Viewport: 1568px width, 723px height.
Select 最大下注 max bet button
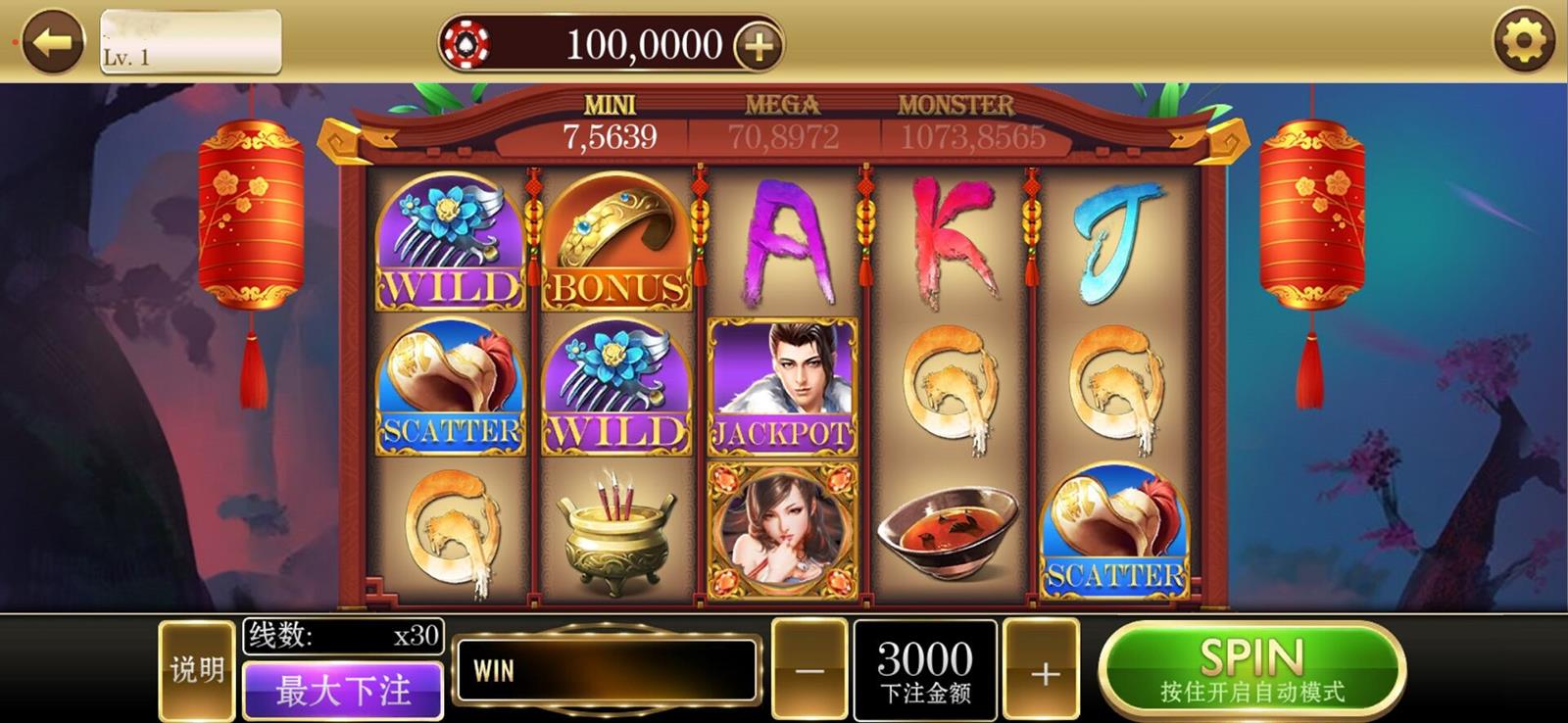click(343, 690)
